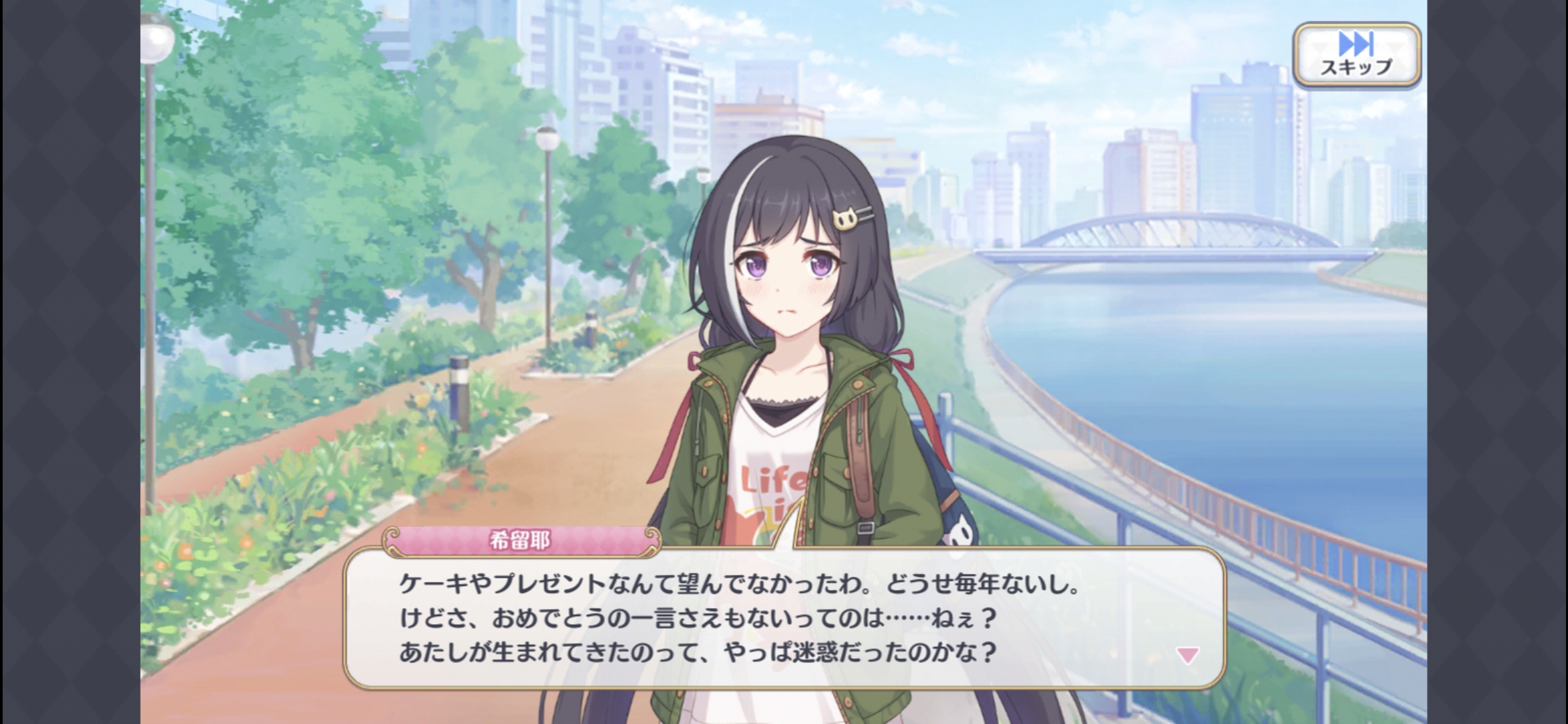Advance dialogue with the pink arrow indicator
This screenshot has width=1568, height=724.
pyautogui.click(x=1187, y=655)
